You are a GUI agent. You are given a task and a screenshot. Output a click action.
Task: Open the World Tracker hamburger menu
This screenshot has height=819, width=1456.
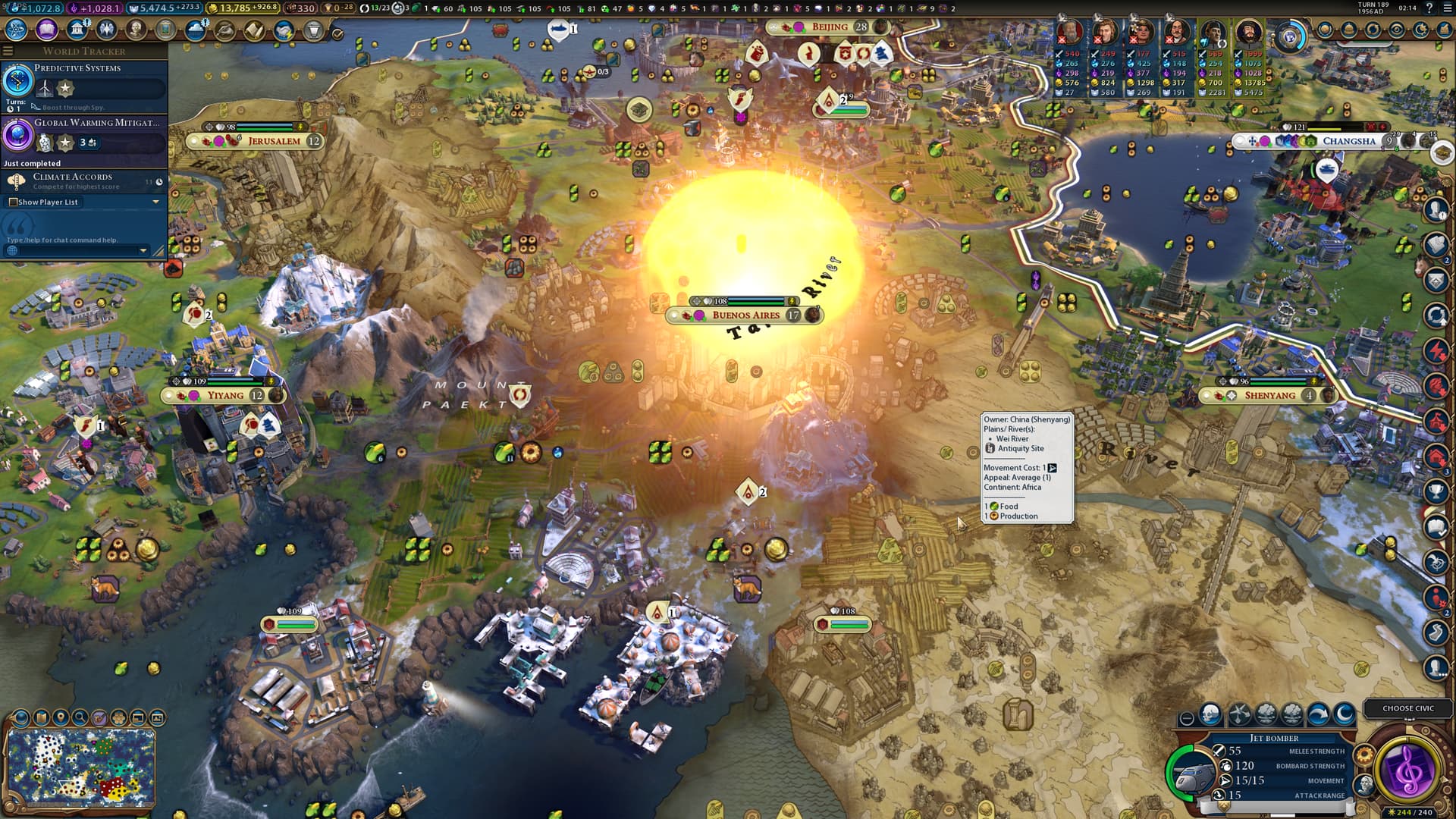click(8, 51)
